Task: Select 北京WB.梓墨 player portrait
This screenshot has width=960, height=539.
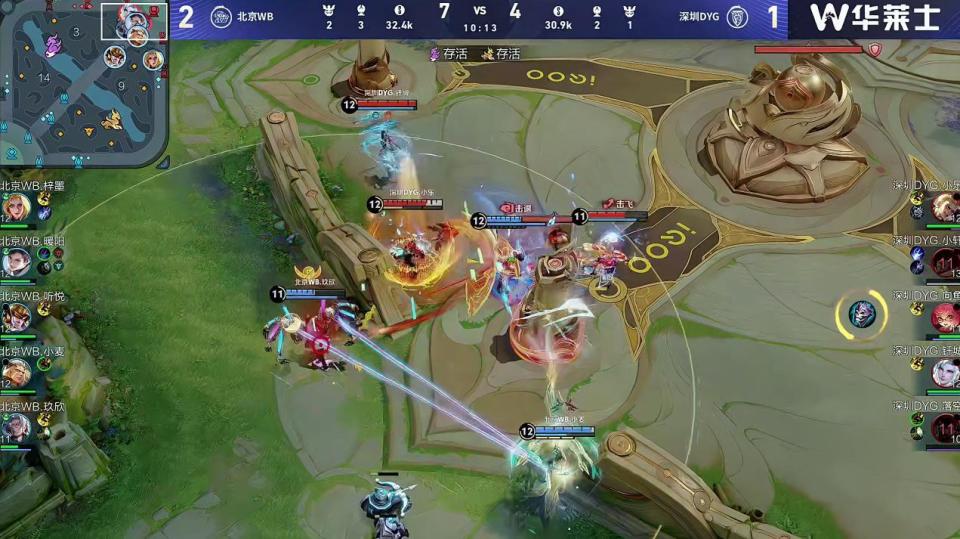Action: [x=14, y=208]
